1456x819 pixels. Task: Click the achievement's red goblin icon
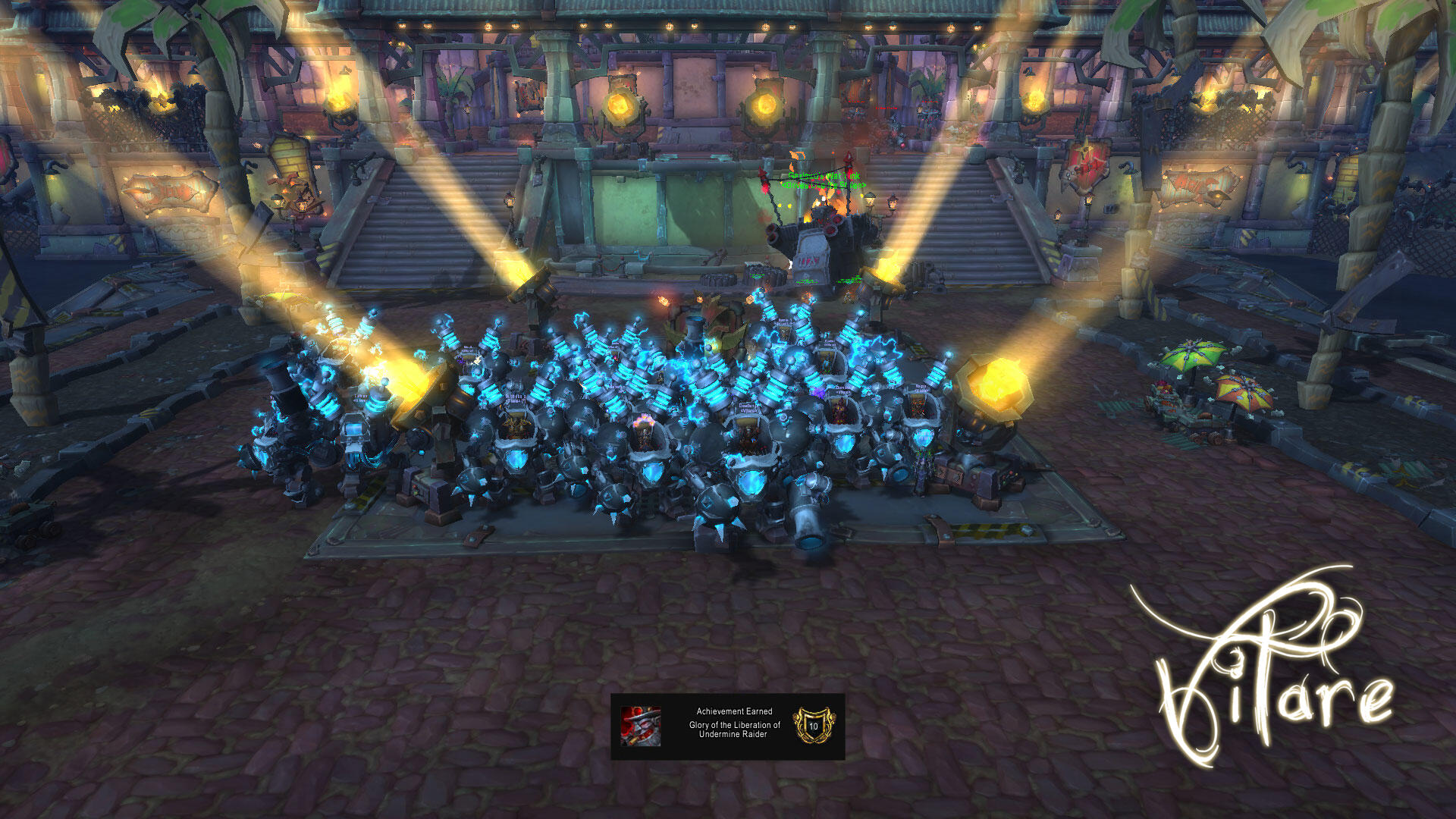(641, 726)
